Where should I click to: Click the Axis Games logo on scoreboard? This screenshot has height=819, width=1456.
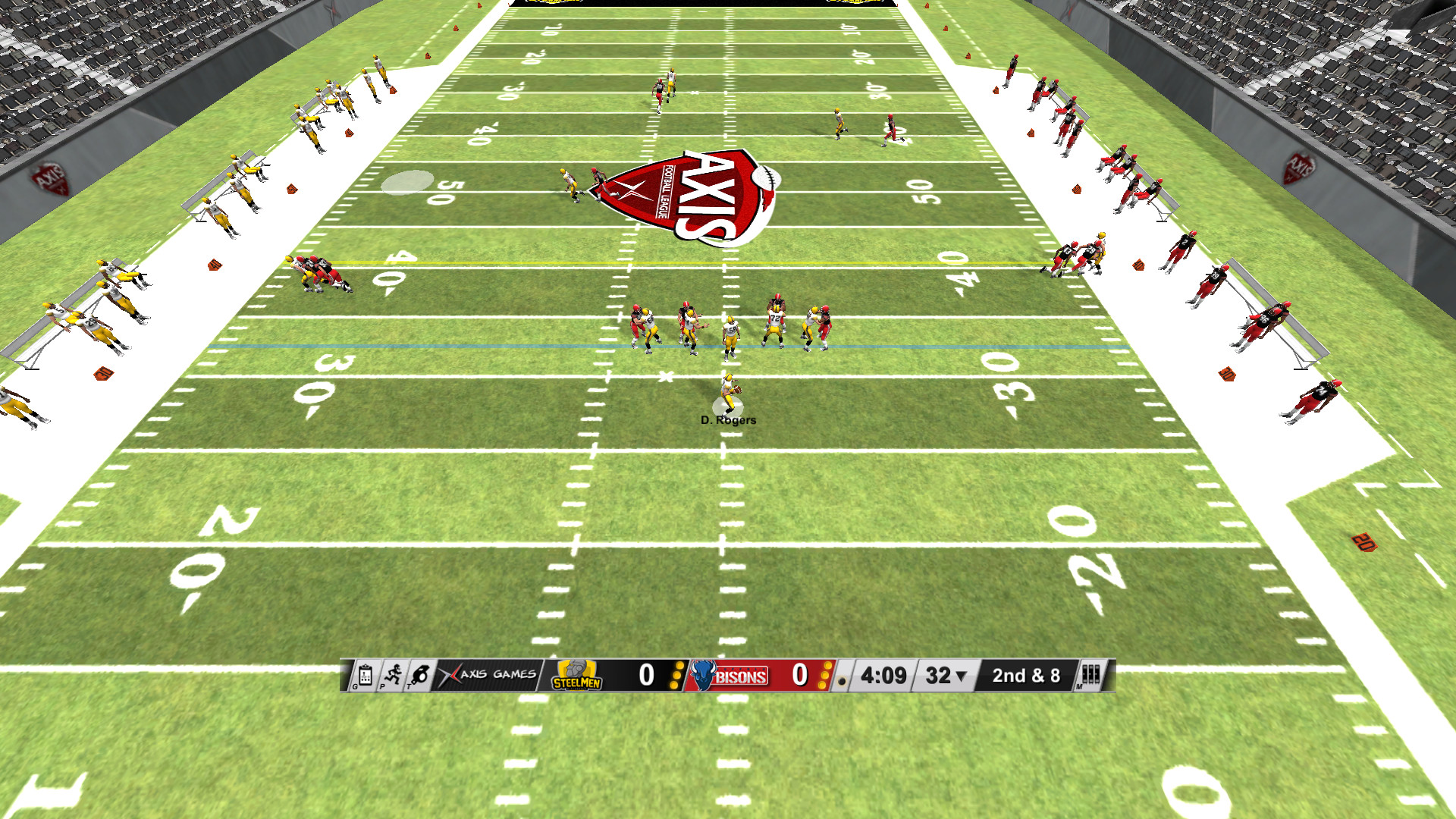point(488,675)
